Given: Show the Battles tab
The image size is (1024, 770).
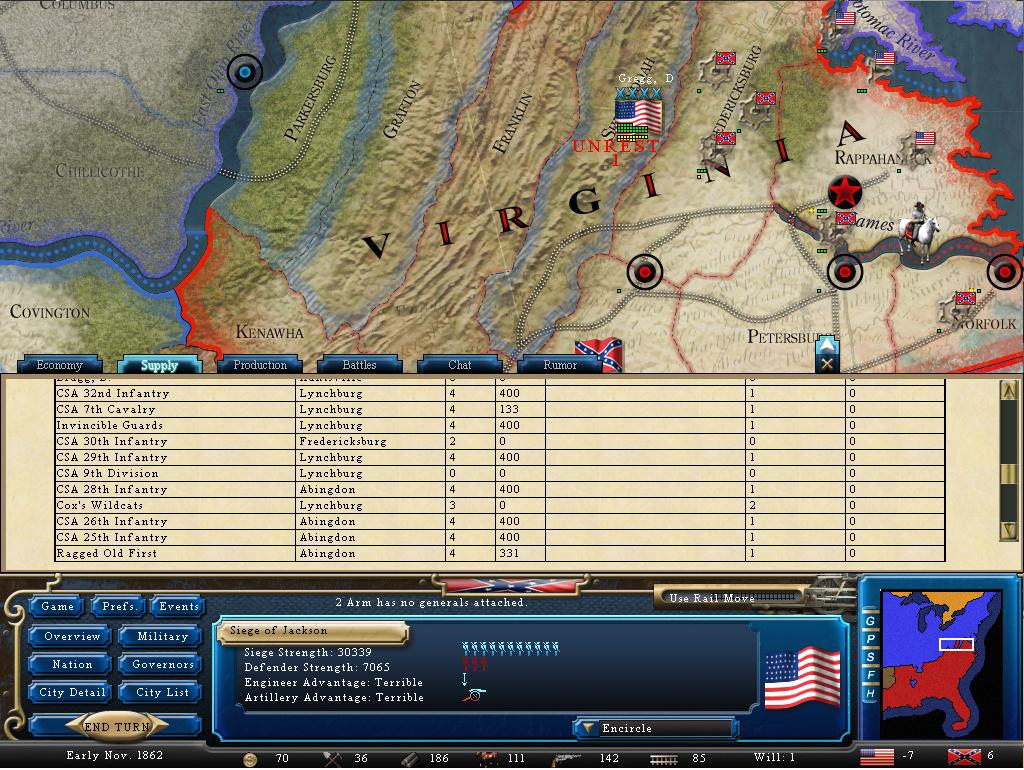Looking at the screenshot, I should (x=360, y=365).
